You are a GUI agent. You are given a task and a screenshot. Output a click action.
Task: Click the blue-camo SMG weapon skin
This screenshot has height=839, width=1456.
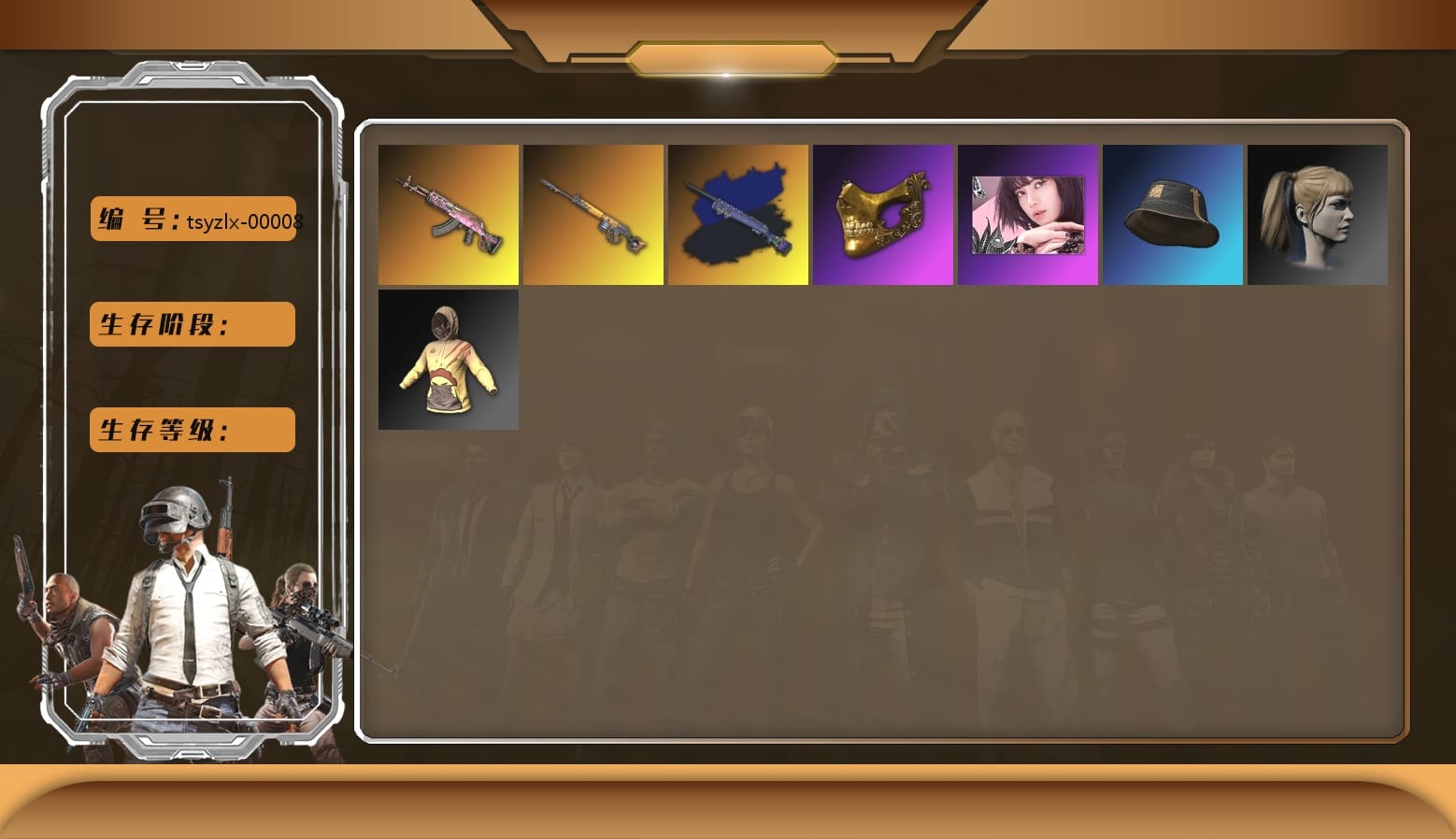coord(737,214)
